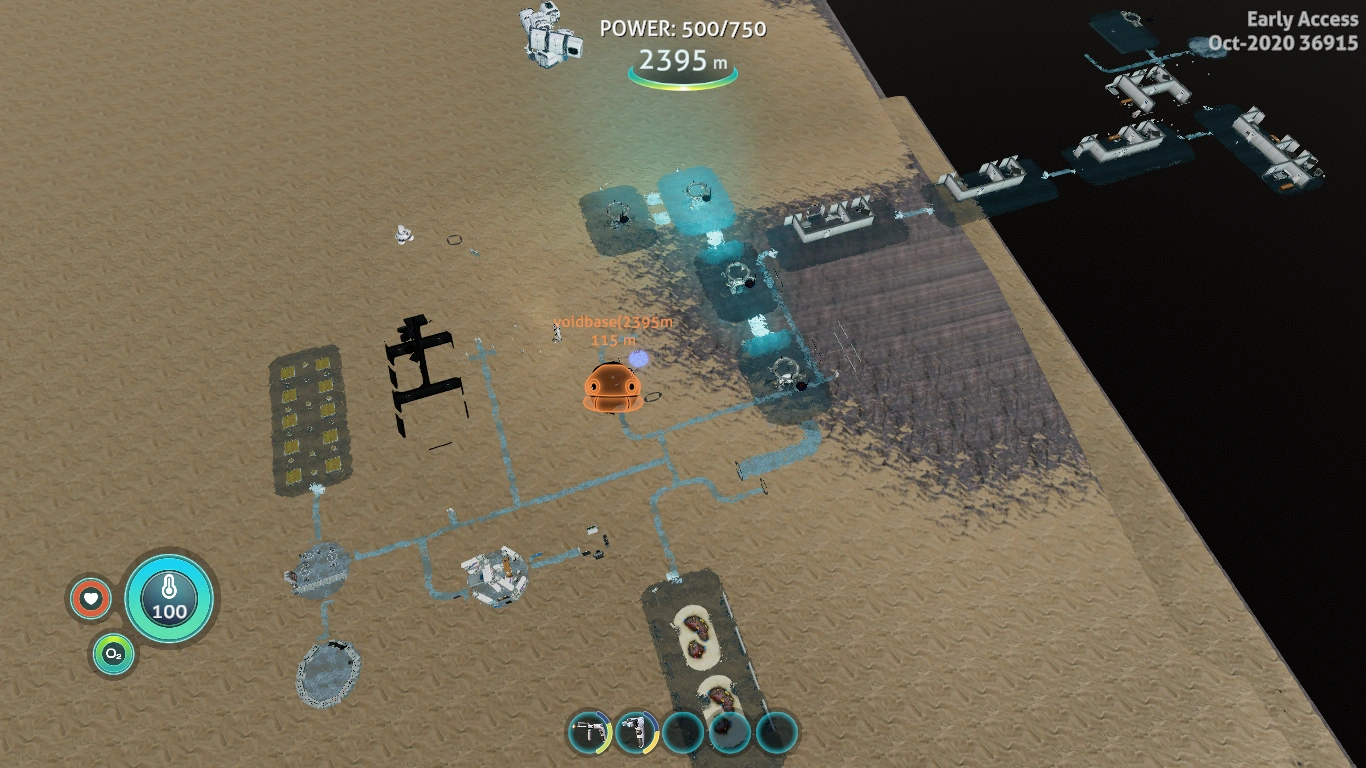Expand the depth meter labeled 2395 m

pyautogui.click(x=683, y=61)
